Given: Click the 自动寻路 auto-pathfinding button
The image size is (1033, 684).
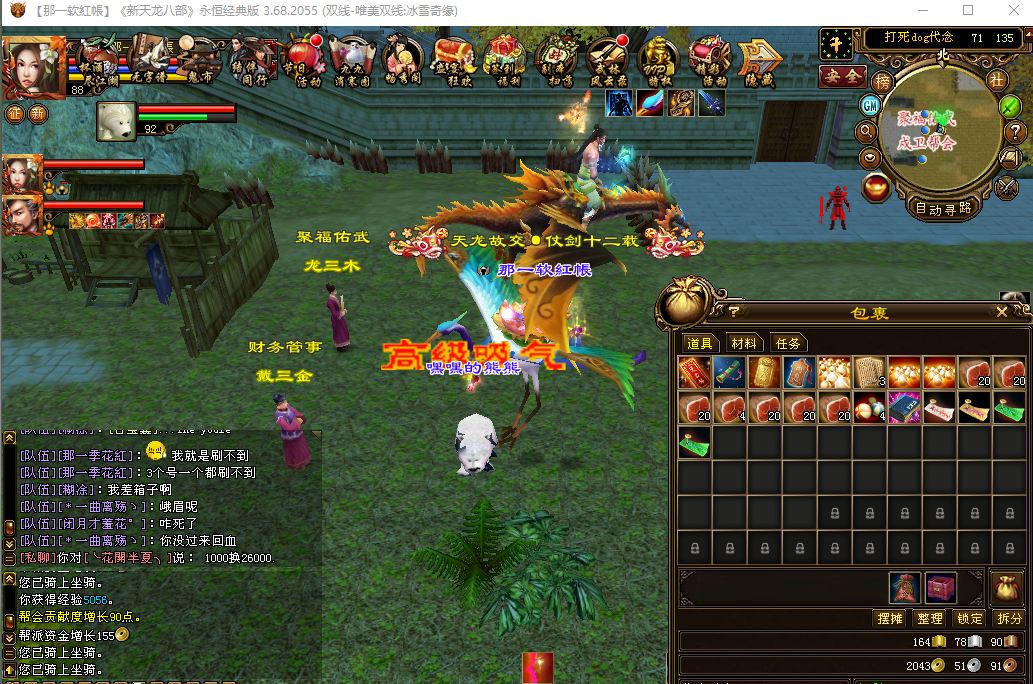Looking at the screenshot, I should tap(943, 208).
